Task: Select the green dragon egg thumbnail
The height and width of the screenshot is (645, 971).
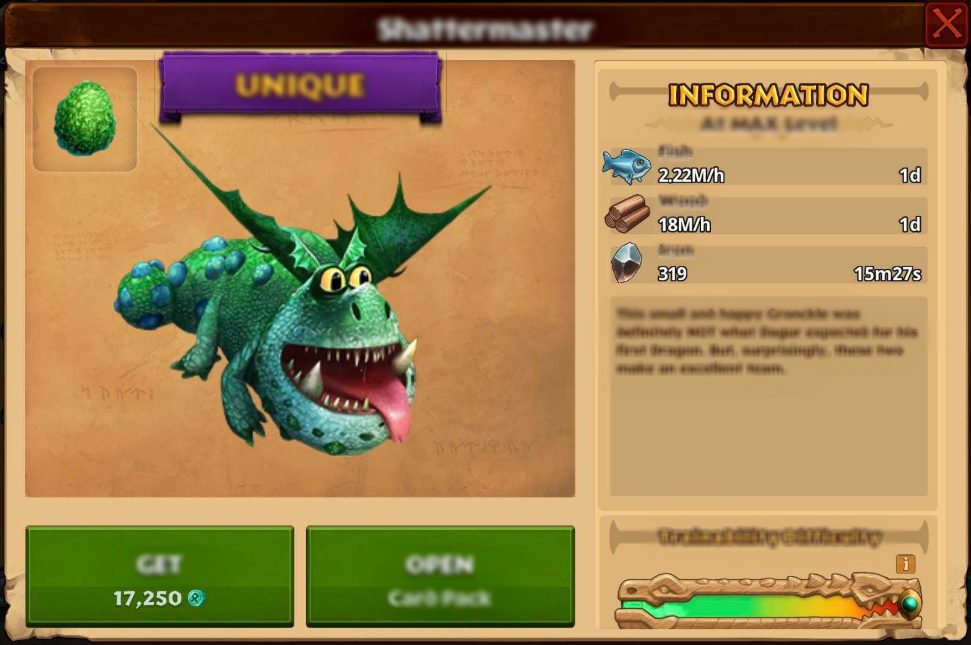Action: tap(85, 119)
